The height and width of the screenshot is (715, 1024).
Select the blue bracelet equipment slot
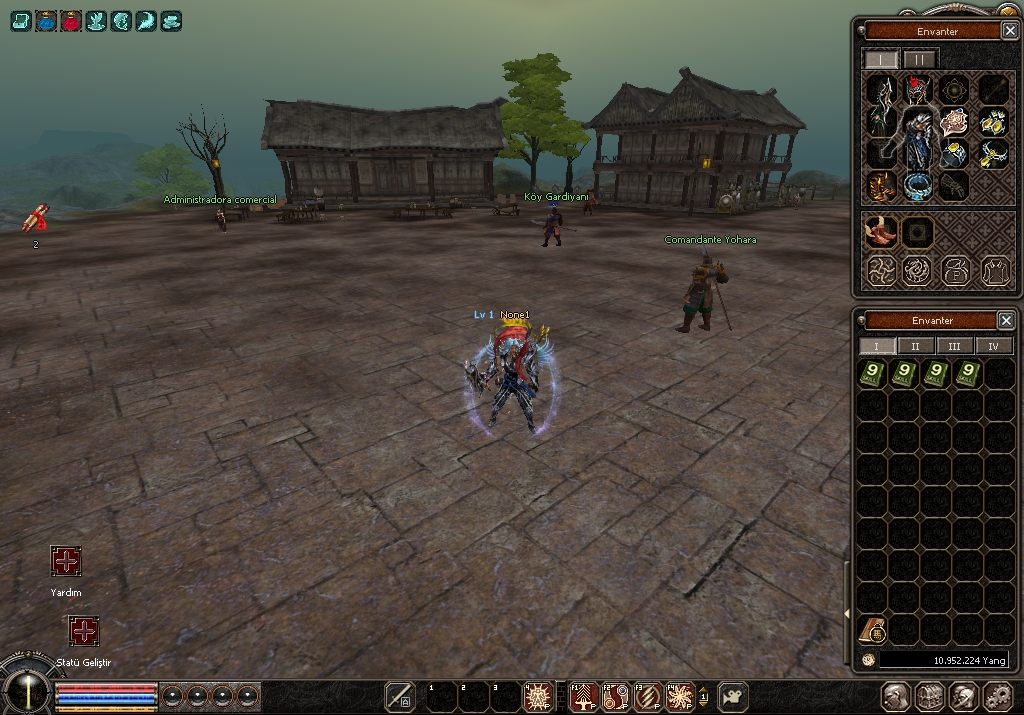tap(918, 185)
